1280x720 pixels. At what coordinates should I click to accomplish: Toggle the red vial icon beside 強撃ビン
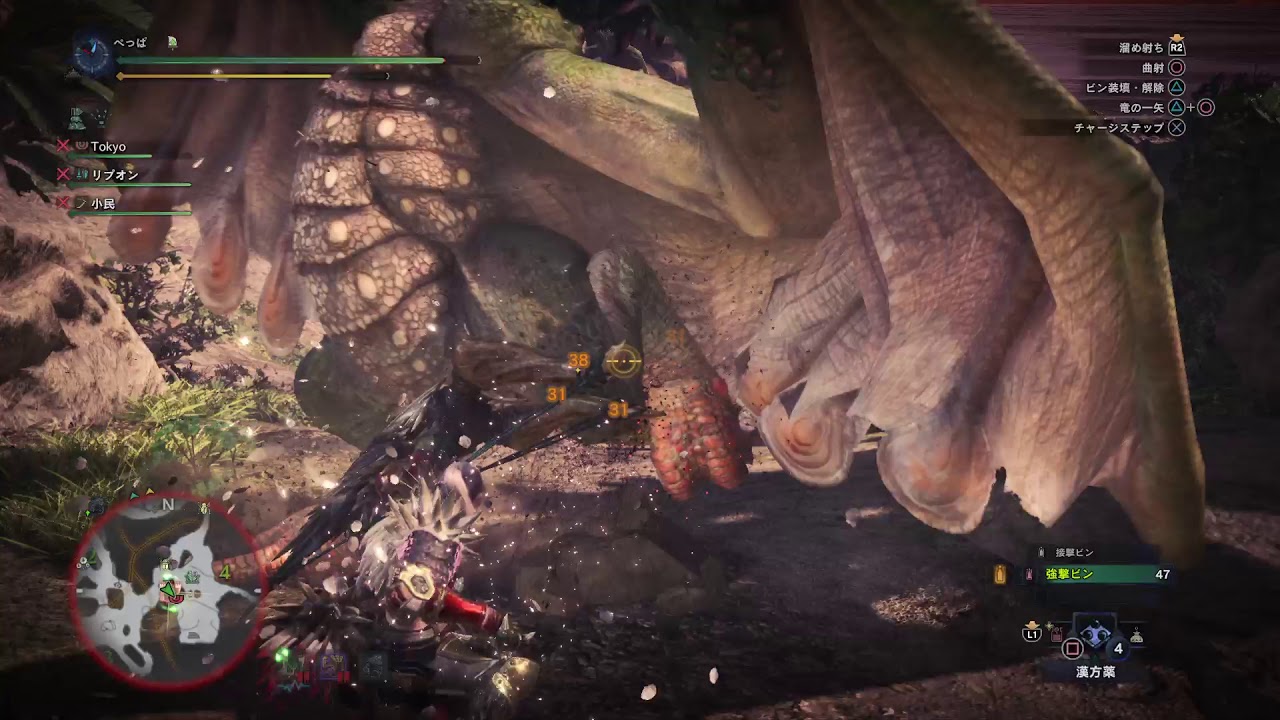point(1027,572)
